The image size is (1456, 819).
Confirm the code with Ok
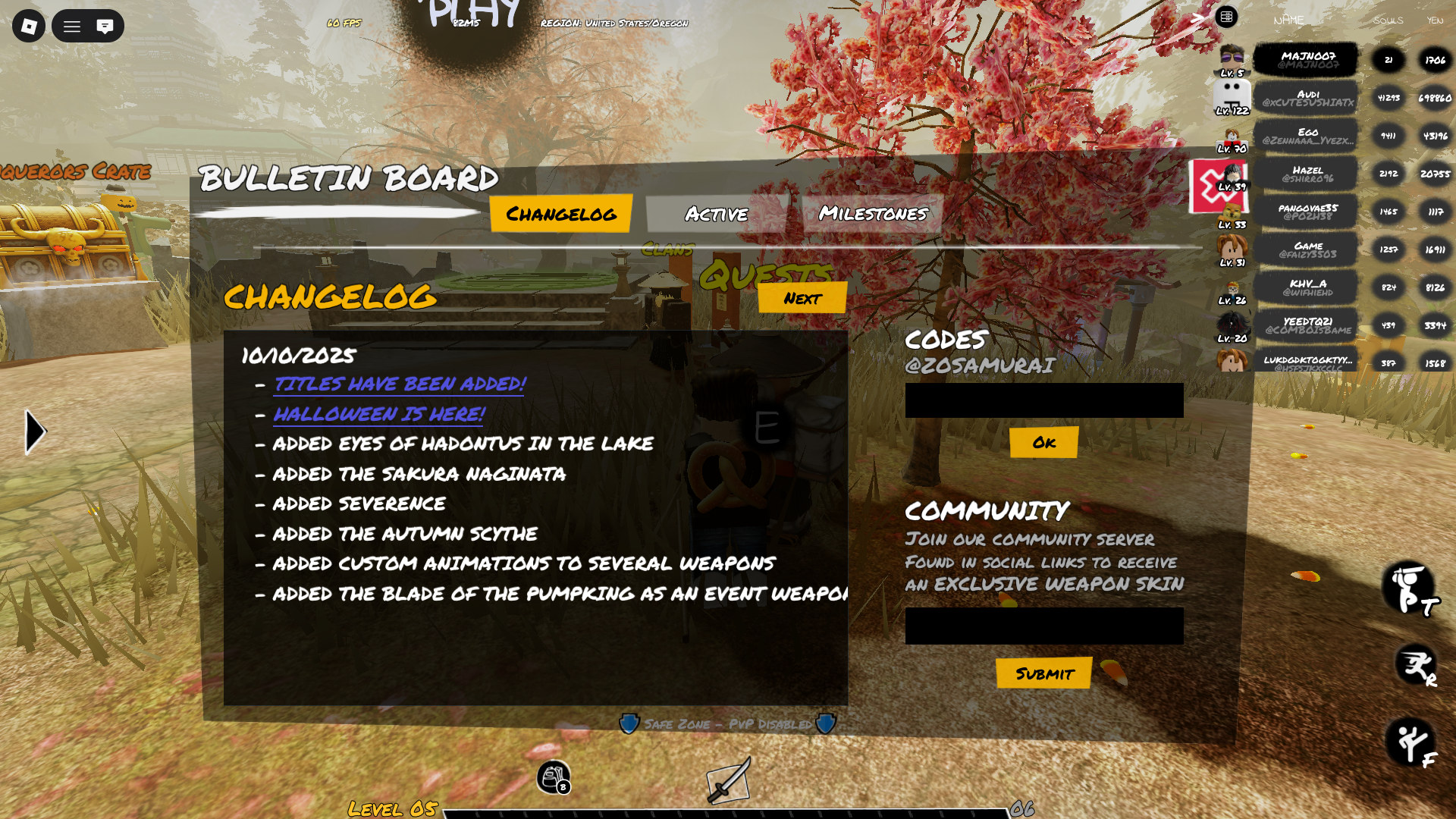(x=1043, y=442)
